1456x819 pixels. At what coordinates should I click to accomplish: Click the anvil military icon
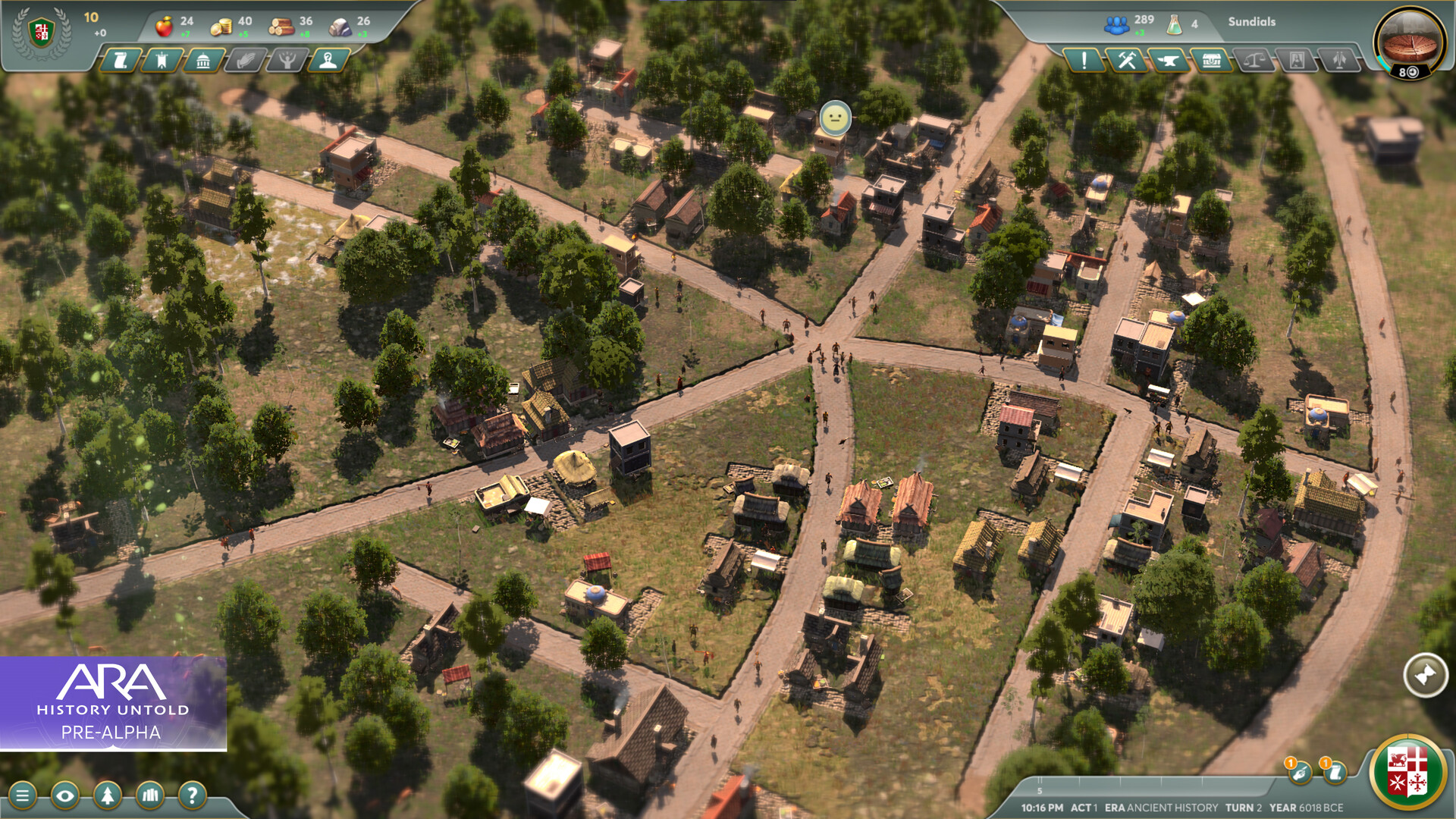point(1168,61)
